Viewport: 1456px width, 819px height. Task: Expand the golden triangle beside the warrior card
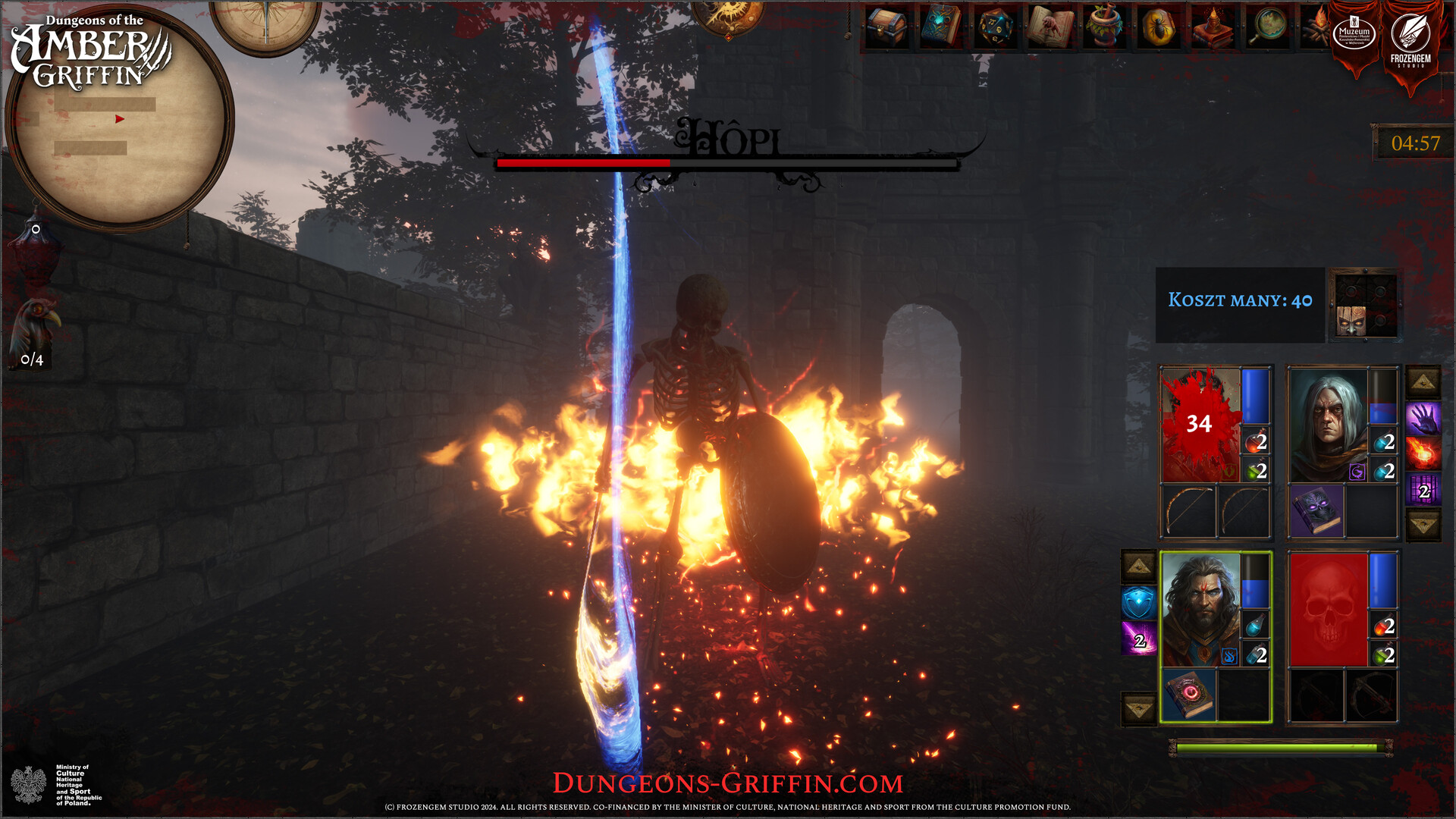tap(1137, 564)
